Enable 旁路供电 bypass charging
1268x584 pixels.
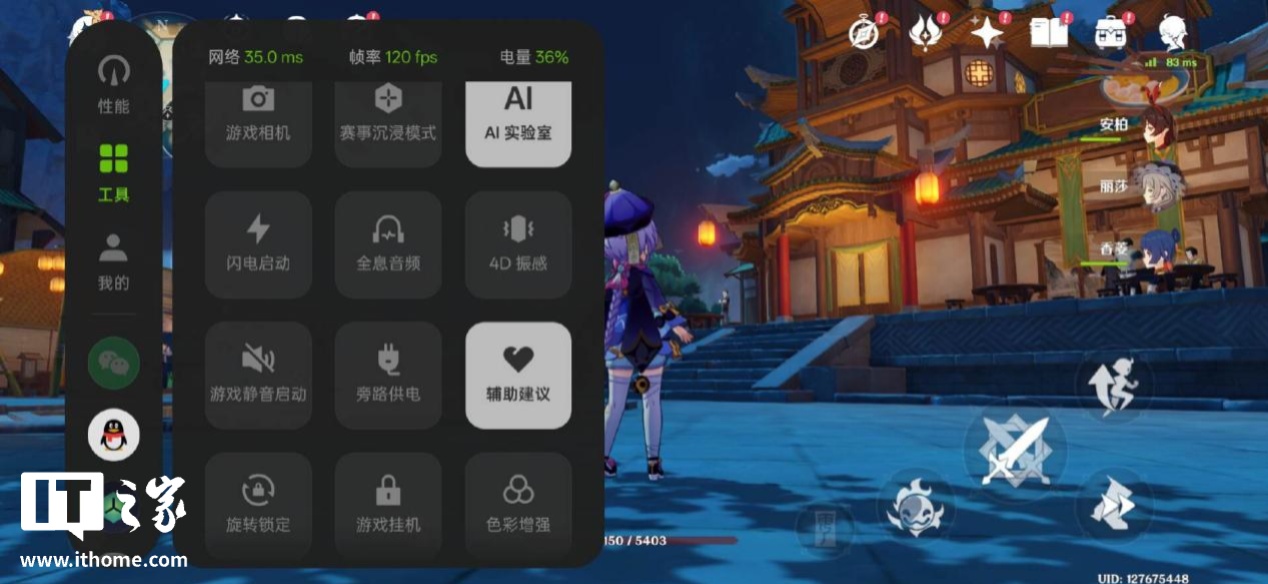[x=388, y=375]
